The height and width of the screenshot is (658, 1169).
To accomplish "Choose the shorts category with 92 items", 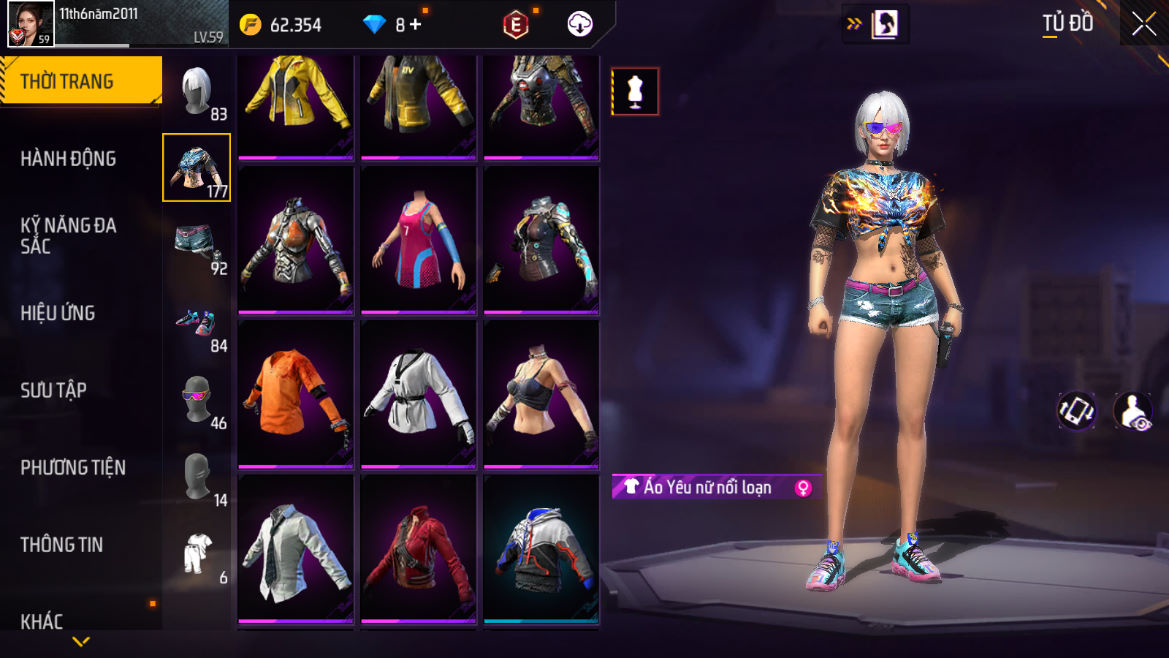I will tap(197, 246).
